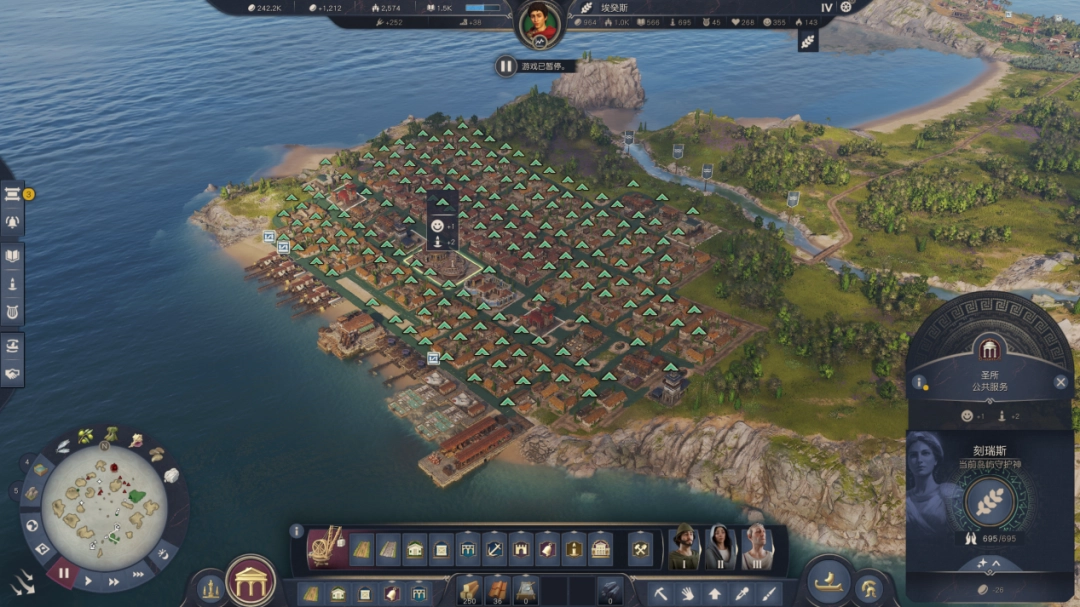1080x607 pixels.
Task: Select the crossed hammers build option
Action: pyautogui.click(x=640, y=548)
